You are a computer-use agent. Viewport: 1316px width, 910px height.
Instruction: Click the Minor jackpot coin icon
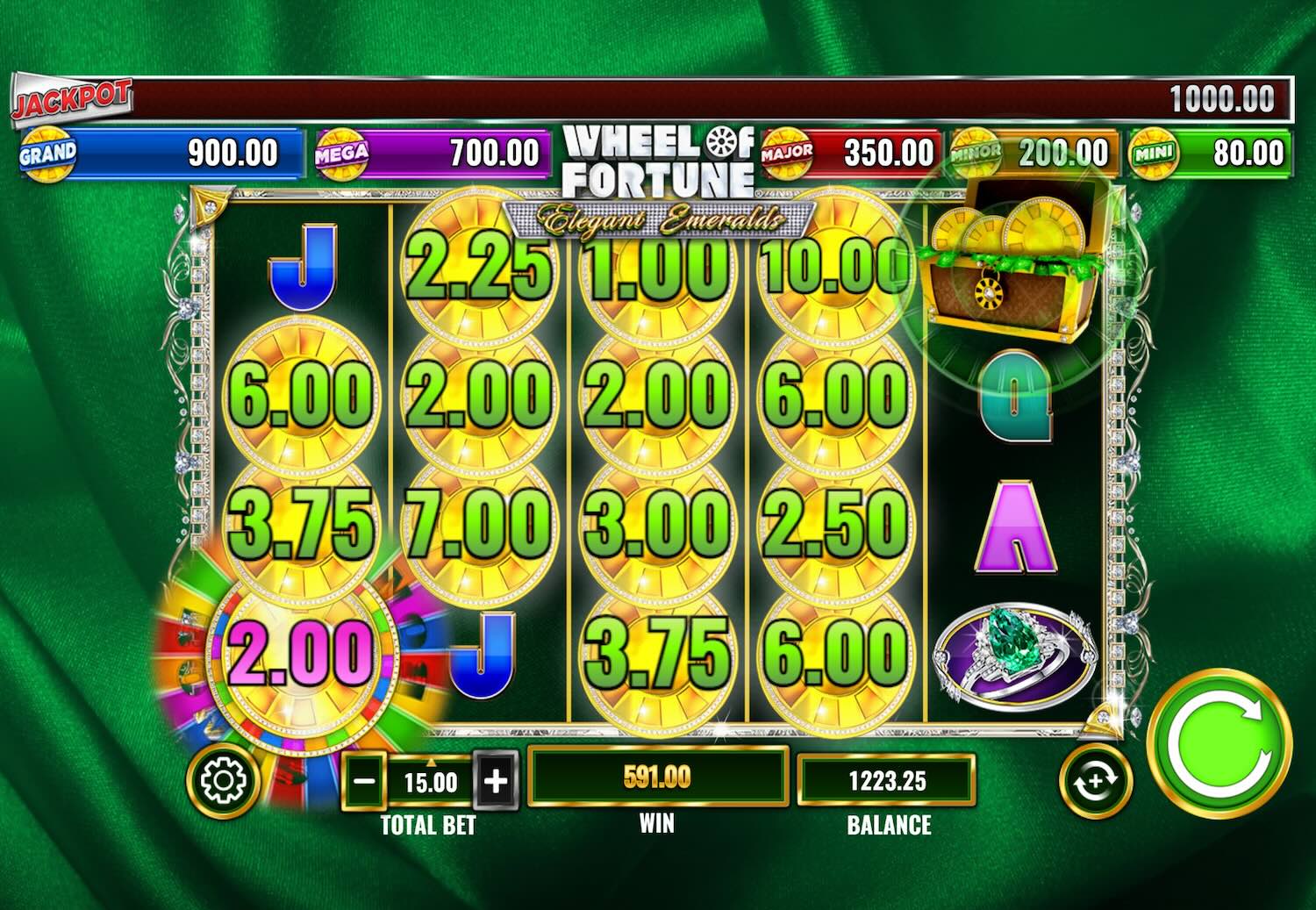click(x=974, y=151)
